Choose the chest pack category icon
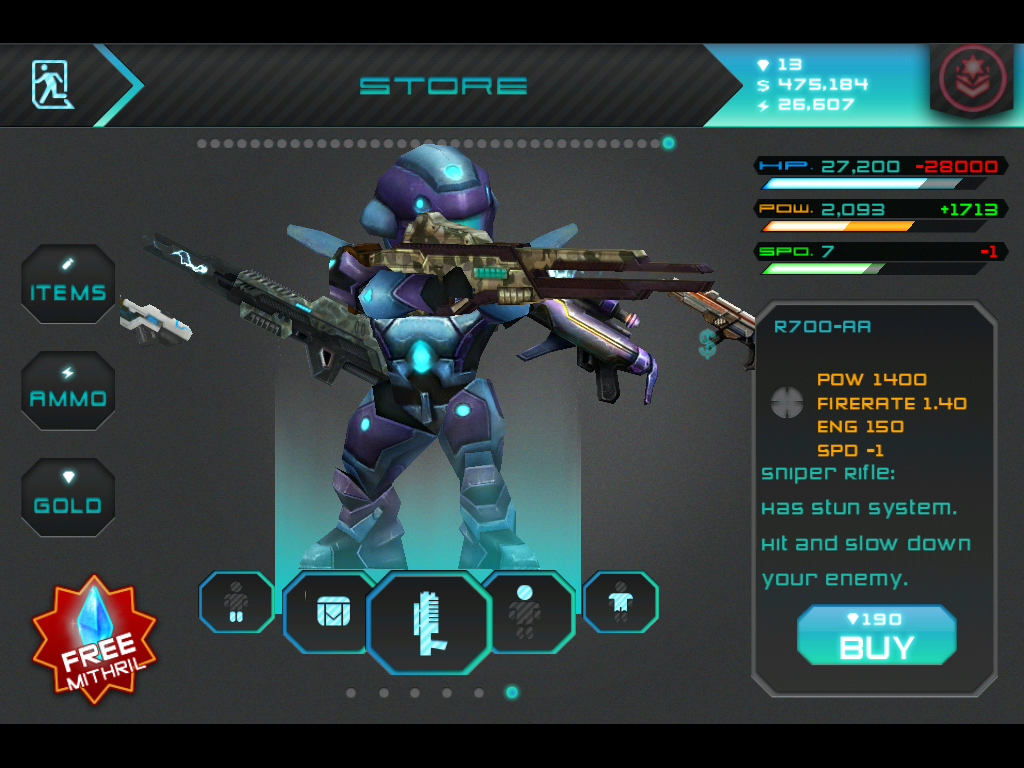Viewport: 1024px width, 768px height. point(330,612)
